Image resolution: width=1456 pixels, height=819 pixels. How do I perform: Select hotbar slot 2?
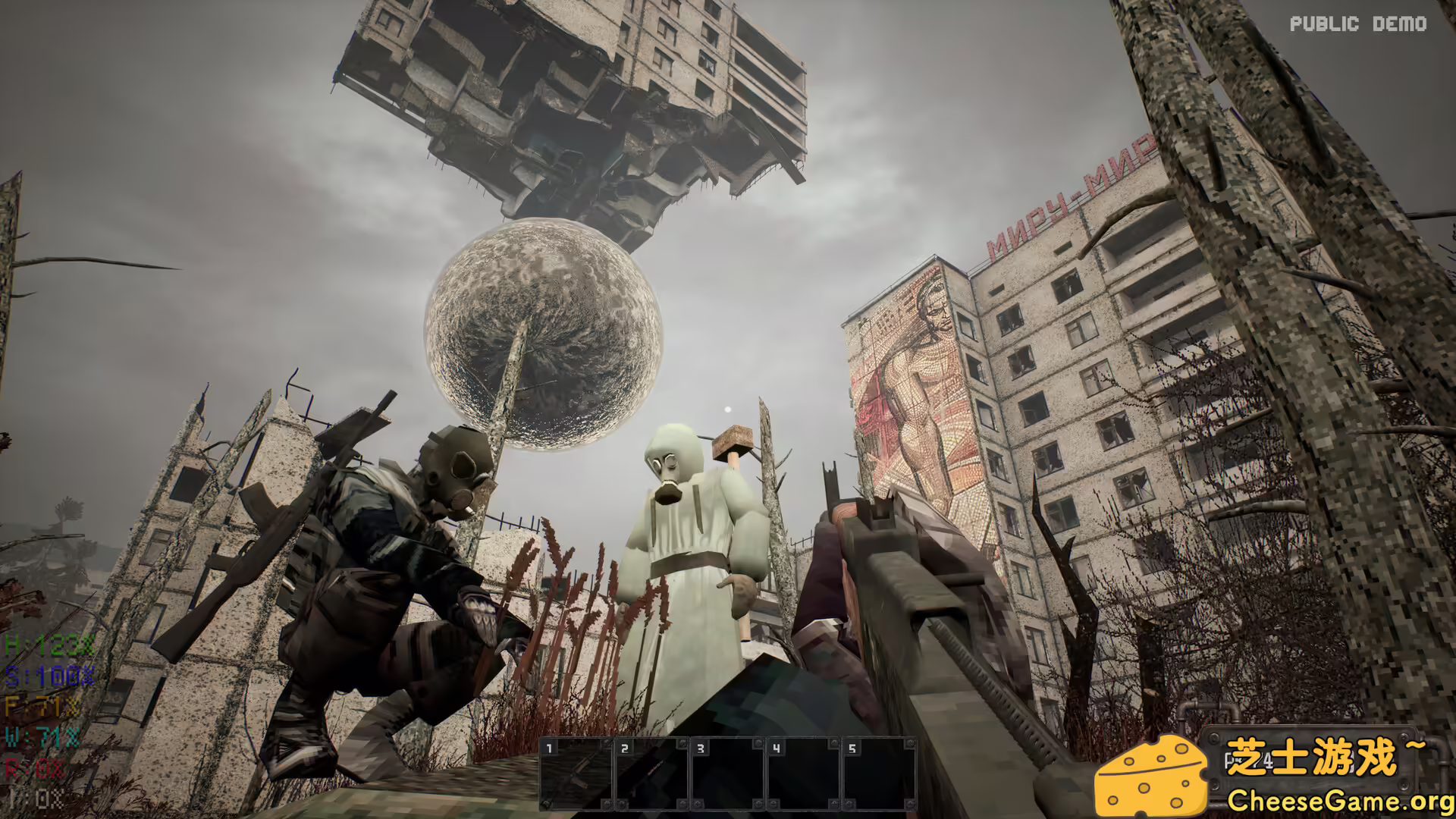click(654, 766)
